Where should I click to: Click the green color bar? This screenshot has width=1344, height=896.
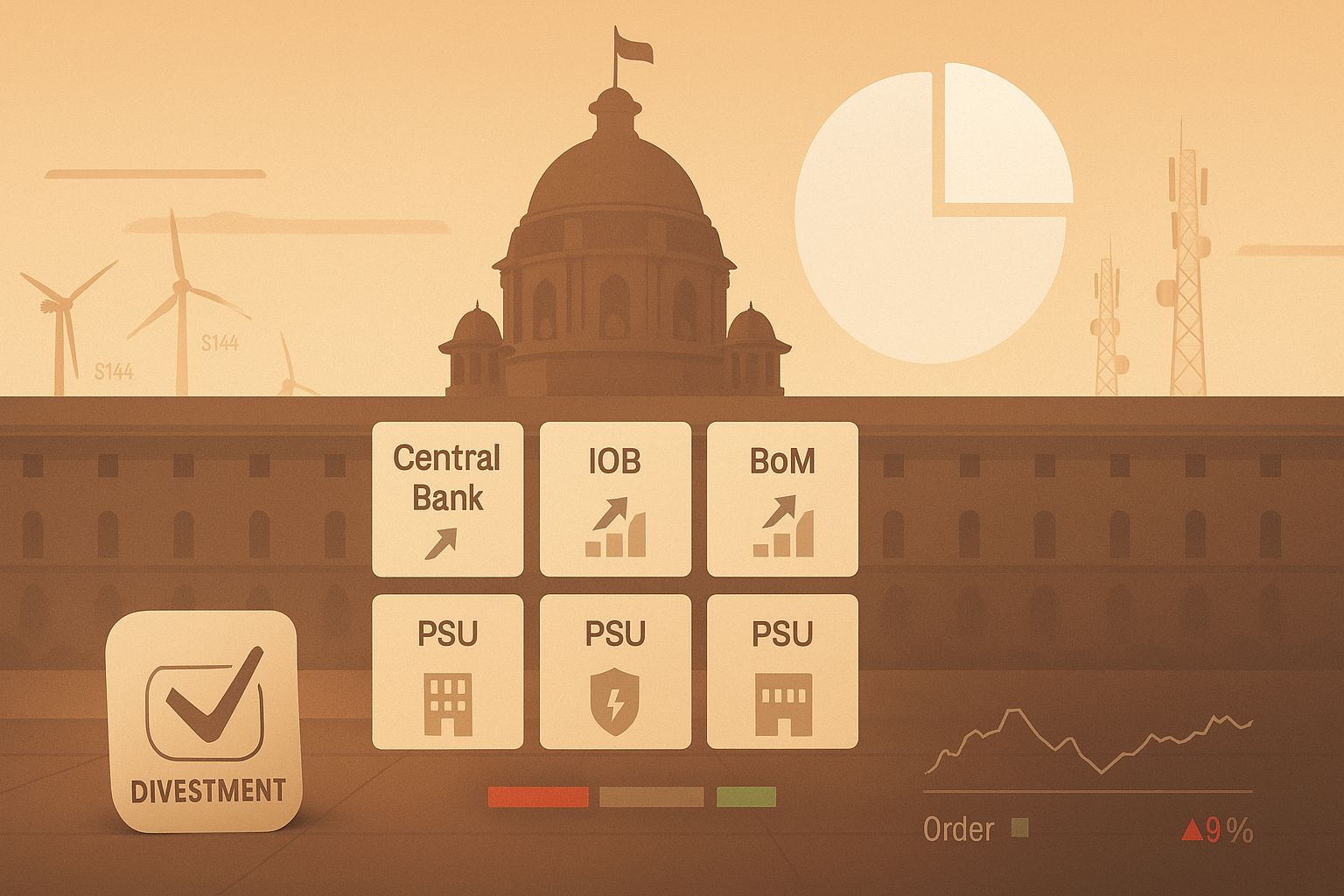(x=745, y=796)
